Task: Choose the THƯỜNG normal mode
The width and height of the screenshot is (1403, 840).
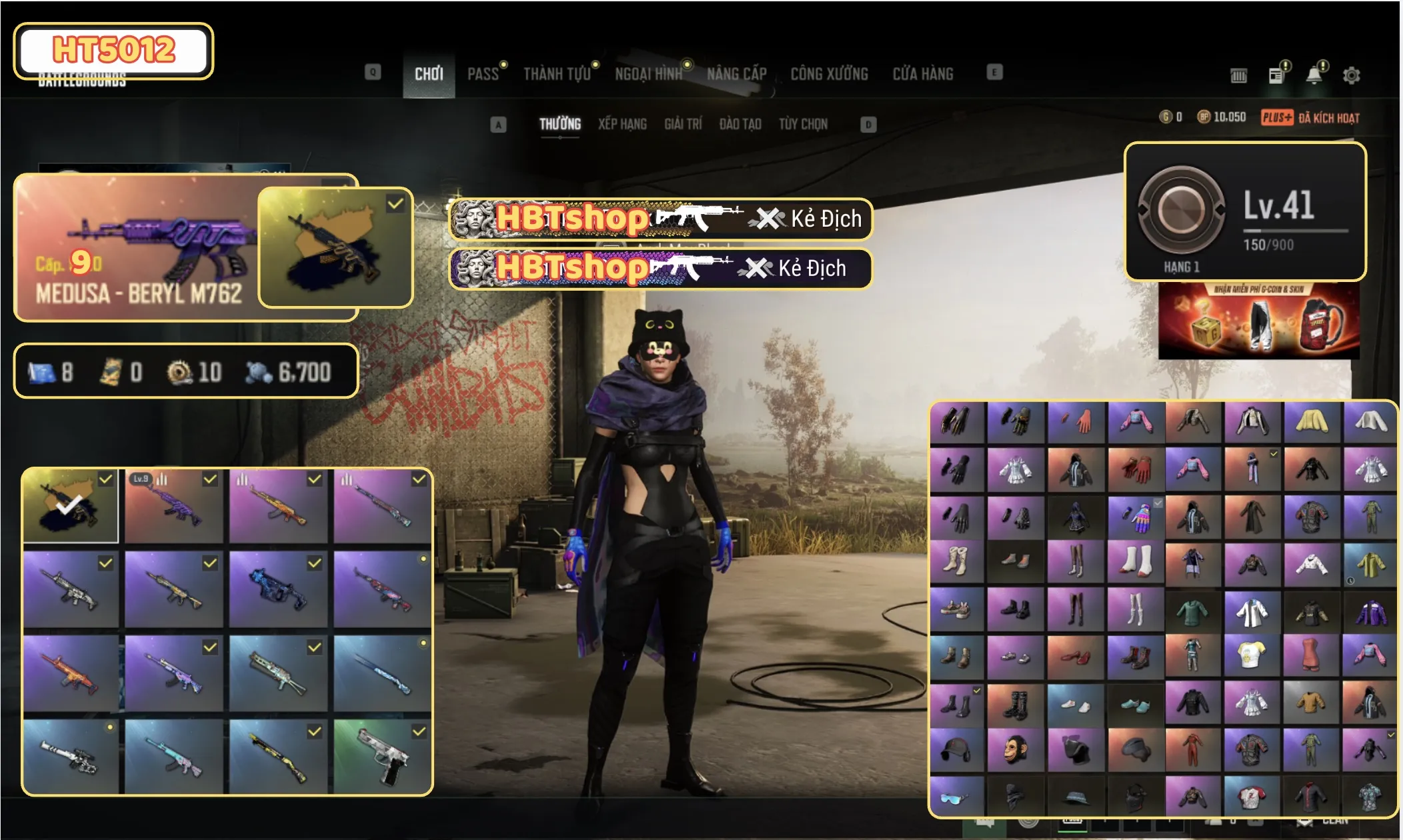Action: pos(559,124)
